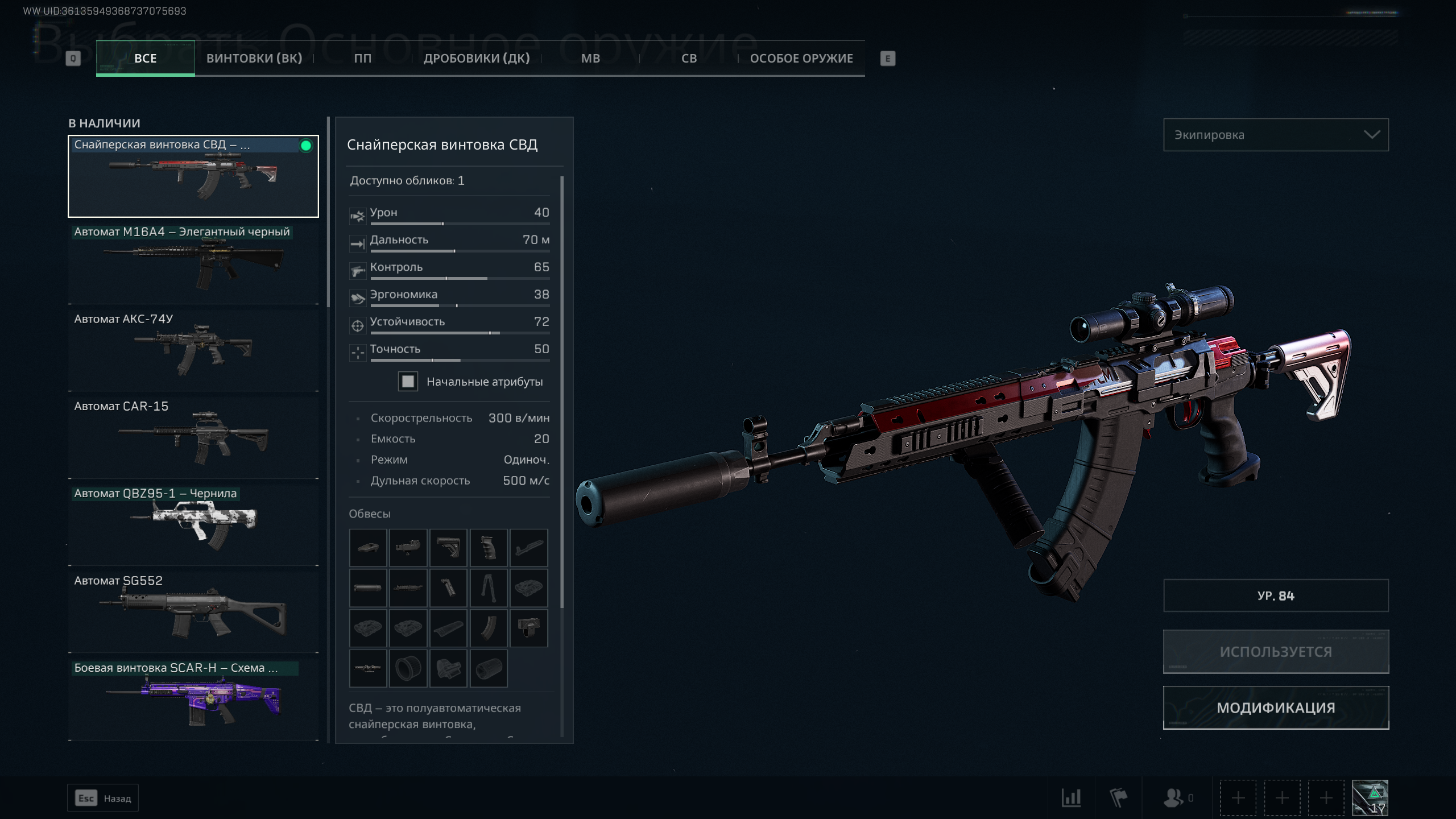Open the ПП weapons tab
Image resolution: width=1456 pixels, height=819 pixels.
[362, 59]
